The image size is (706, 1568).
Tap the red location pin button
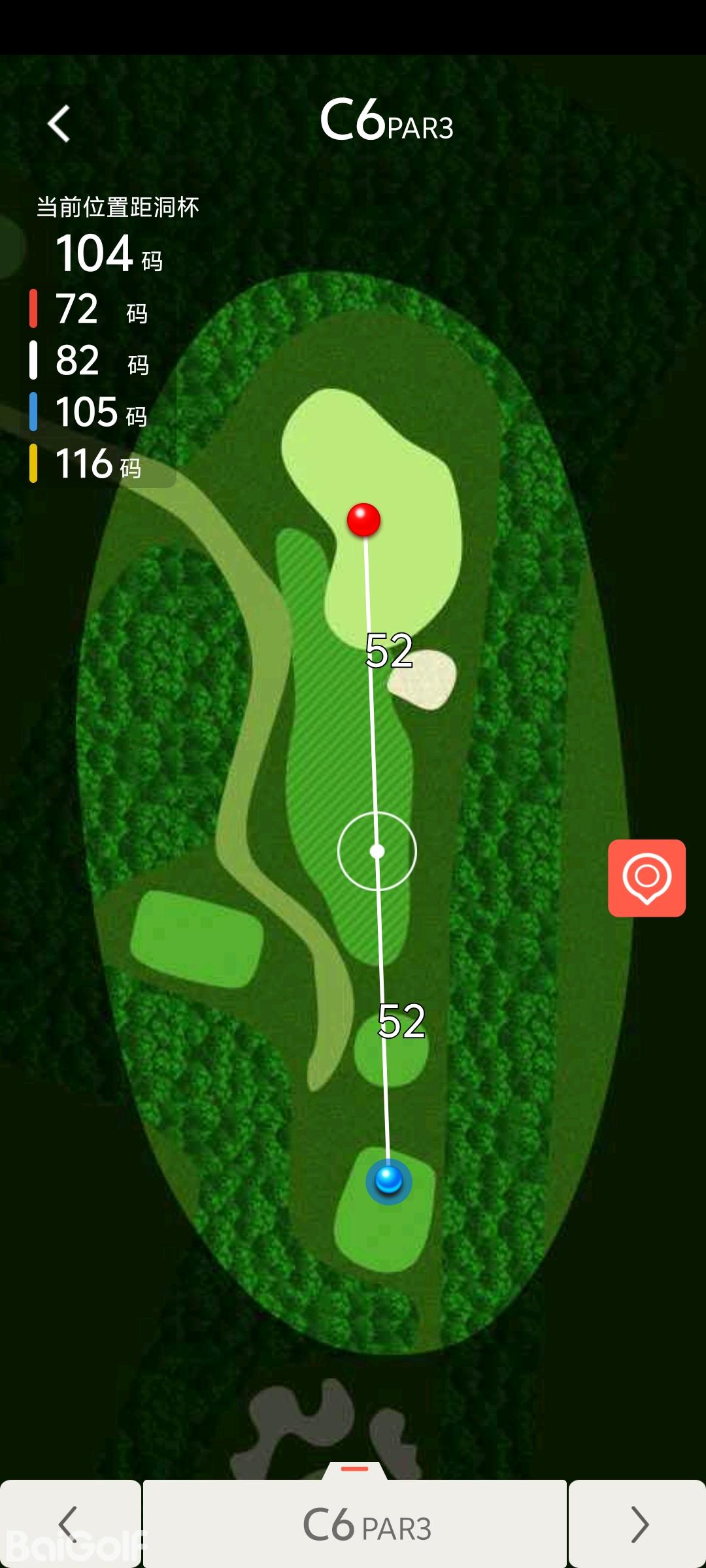(x=647, y=877)
